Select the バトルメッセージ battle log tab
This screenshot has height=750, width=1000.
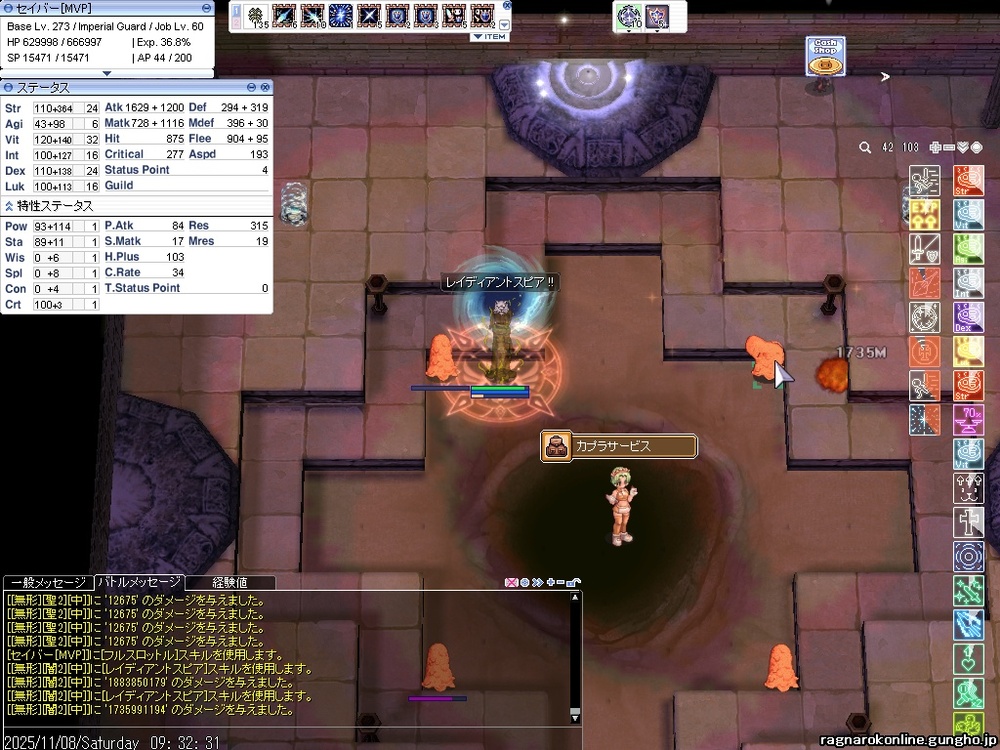[138, 582]
